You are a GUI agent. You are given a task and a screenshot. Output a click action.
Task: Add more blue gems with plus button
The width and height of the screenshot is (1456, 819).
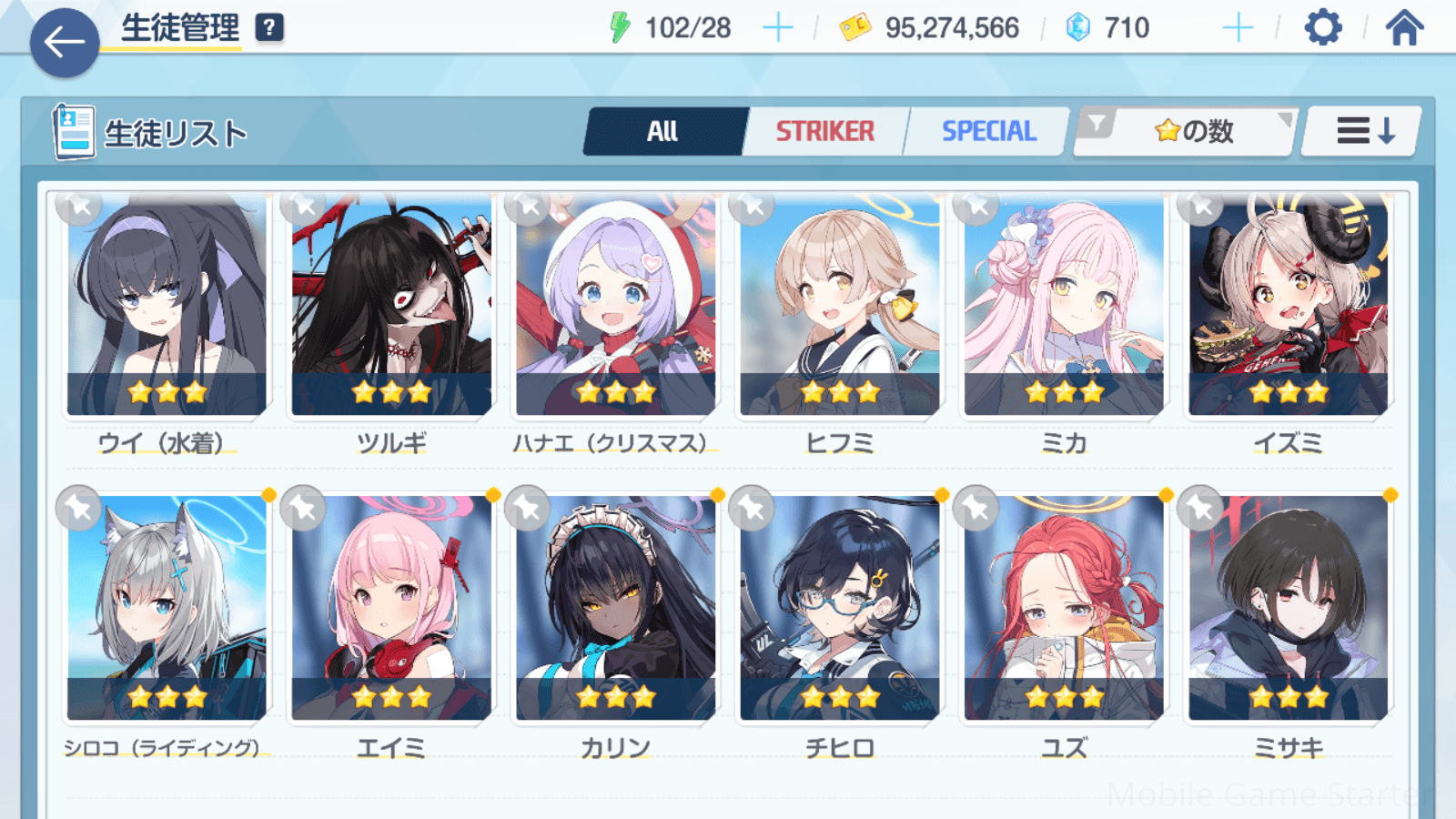coord(1238,28)
